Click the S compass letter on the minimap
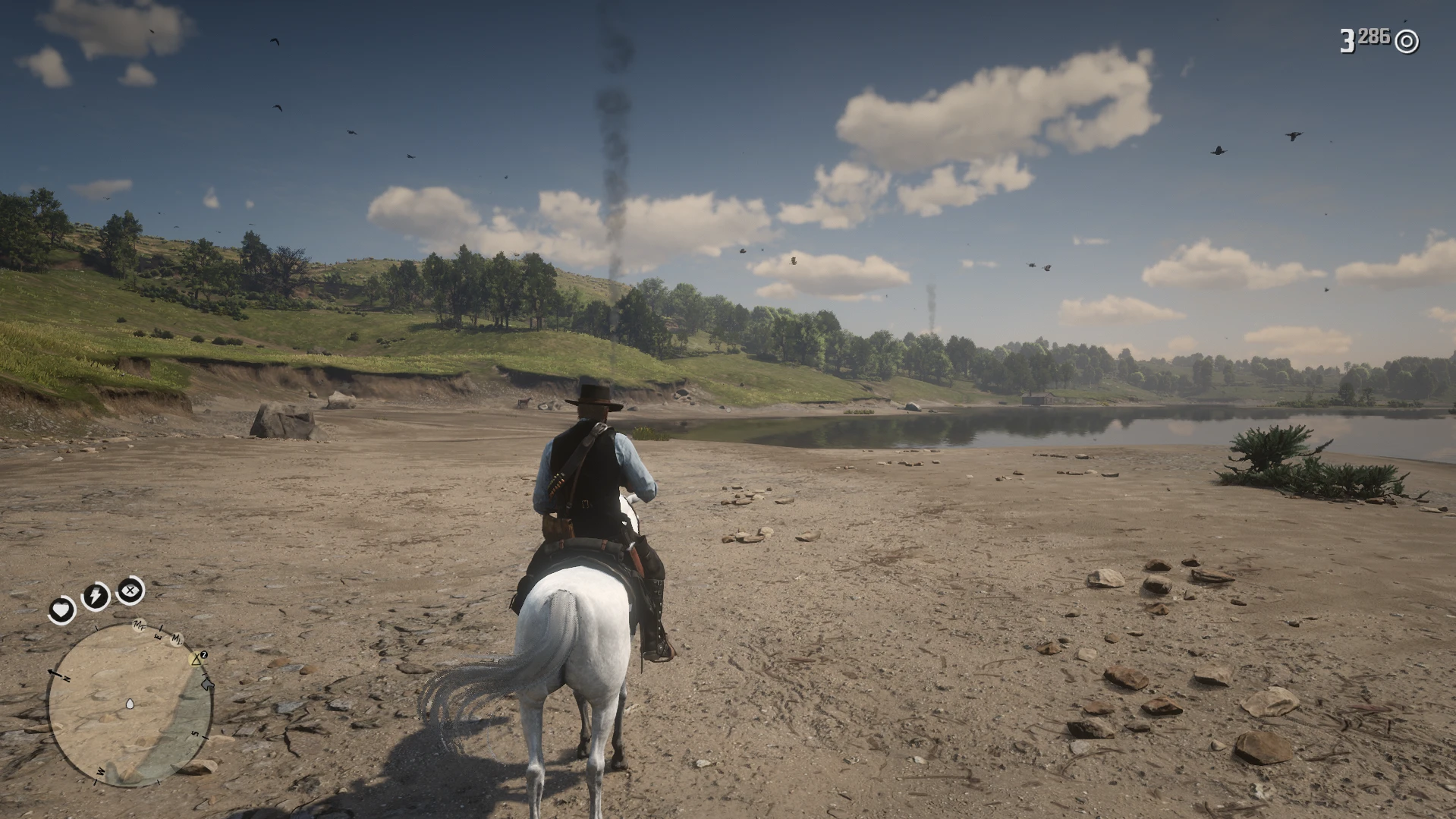 click(x=193, y=733)
